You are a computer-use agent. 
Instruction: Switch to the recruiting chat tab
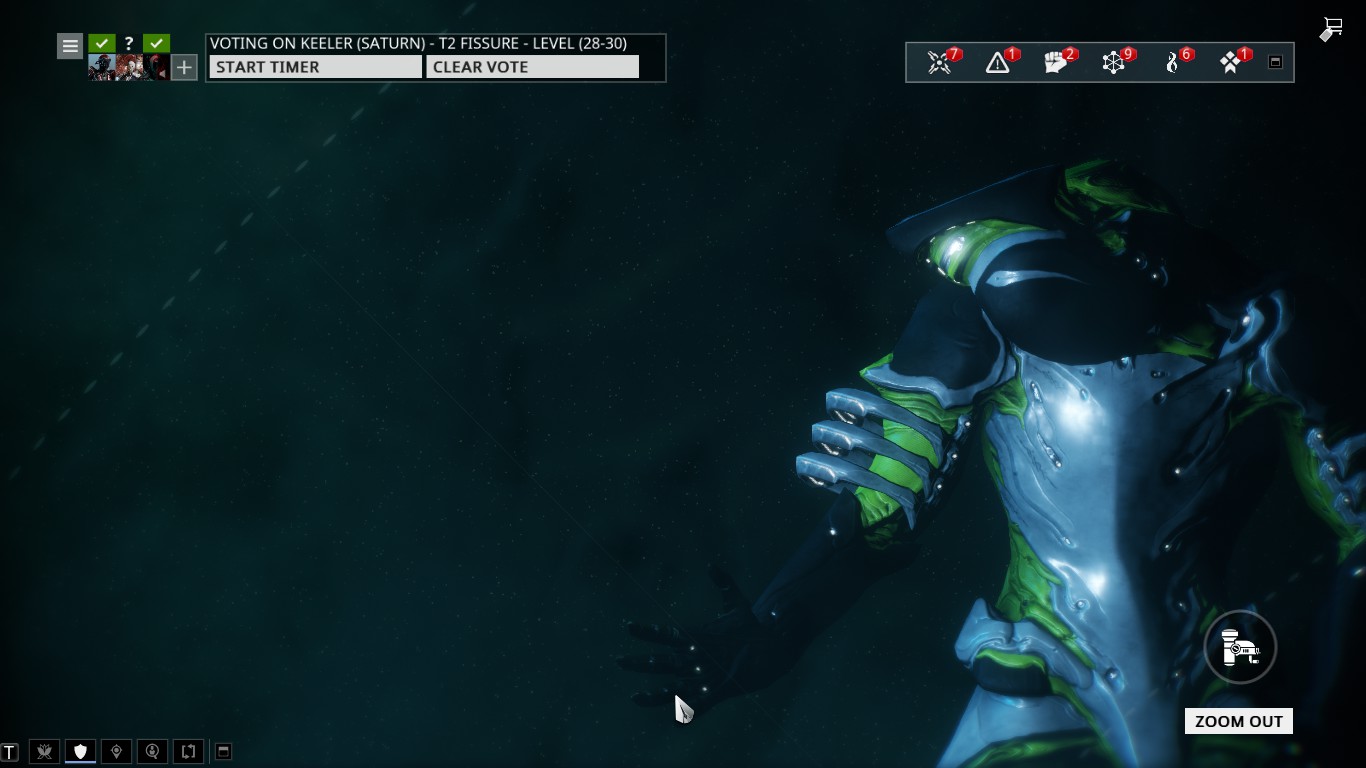[153, 751]
